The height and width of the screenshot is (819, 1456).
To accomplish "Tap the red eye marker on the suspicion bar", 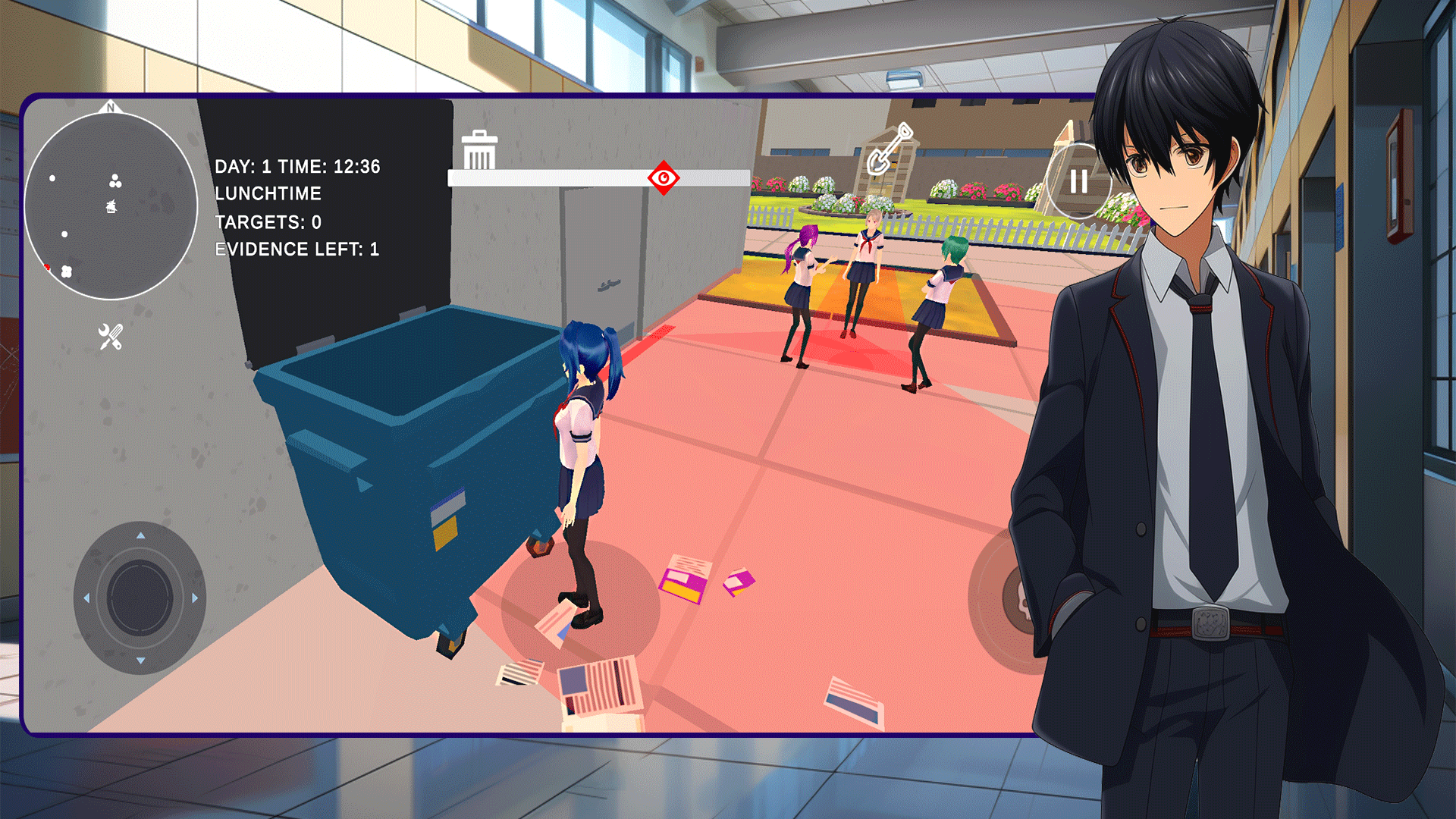I will tap(663, 179).
